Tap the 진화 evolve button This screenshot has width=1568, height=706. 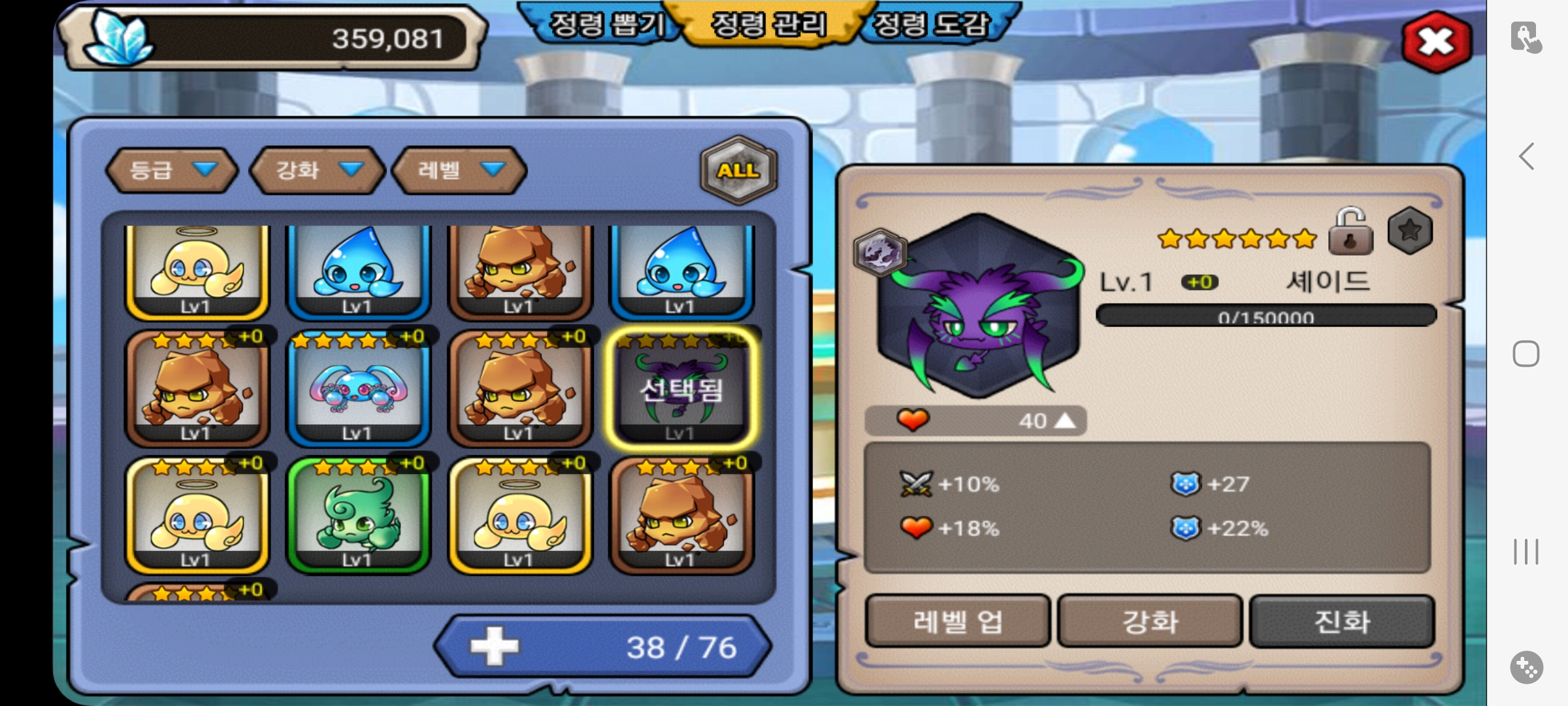coord(1342,621)
